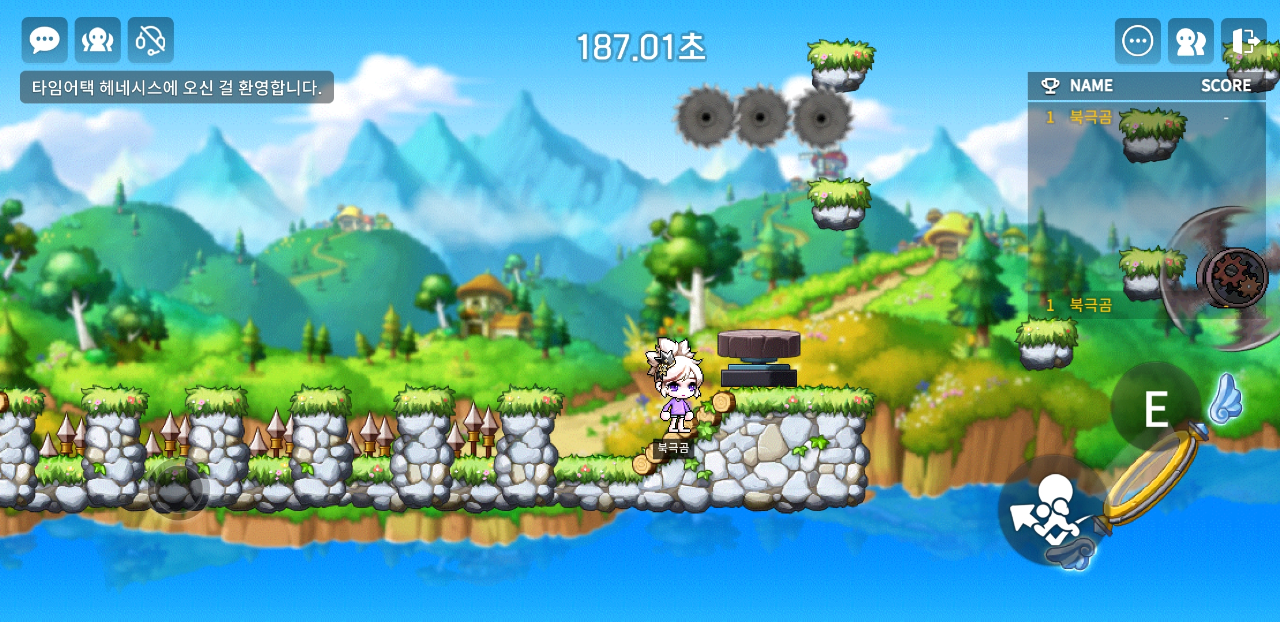Open the emote character button

[x=98, y=40]
